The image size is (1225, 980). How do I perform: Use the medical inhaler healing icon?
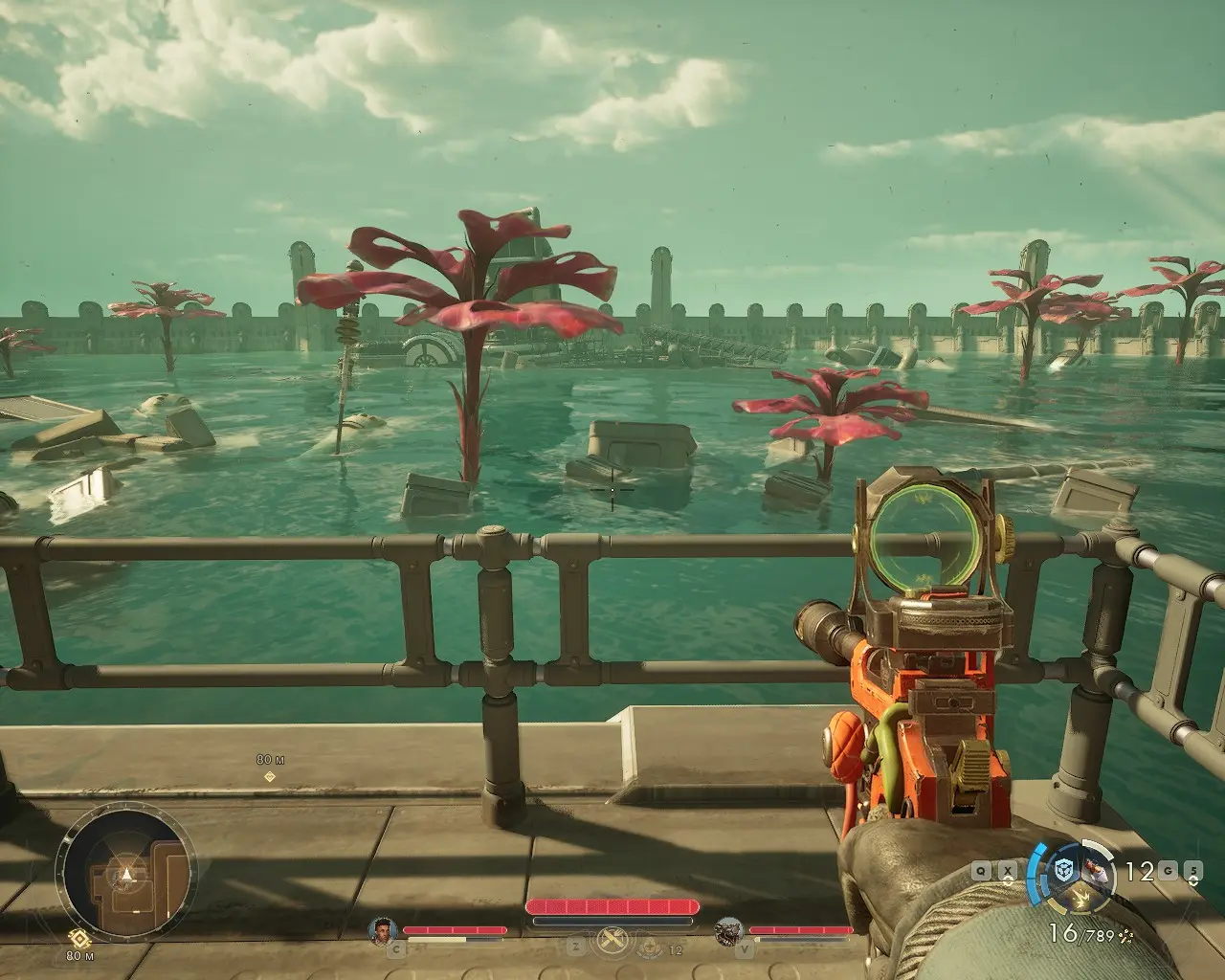652,947
